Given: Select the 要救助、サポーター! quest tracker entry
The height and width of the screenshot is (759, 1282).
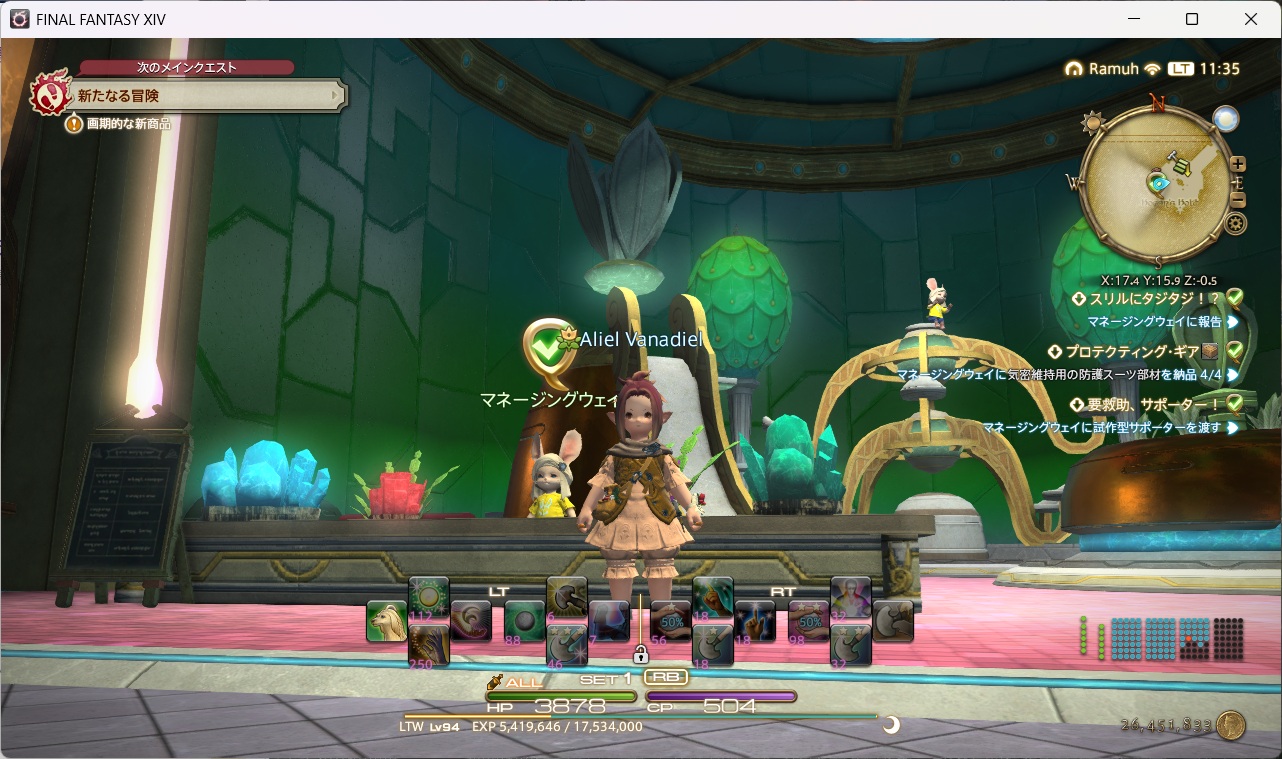Looking at the screenshot, I should tap(1150, 404).
